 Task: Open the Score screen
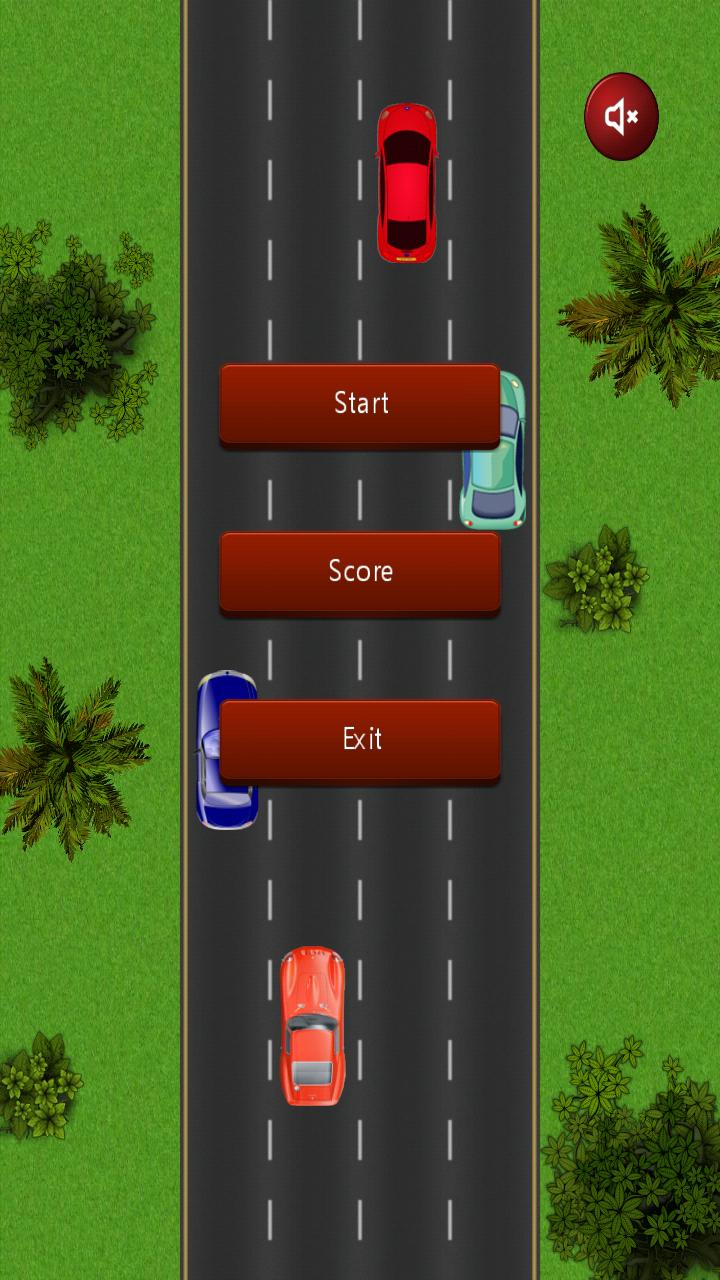point(360,571)
